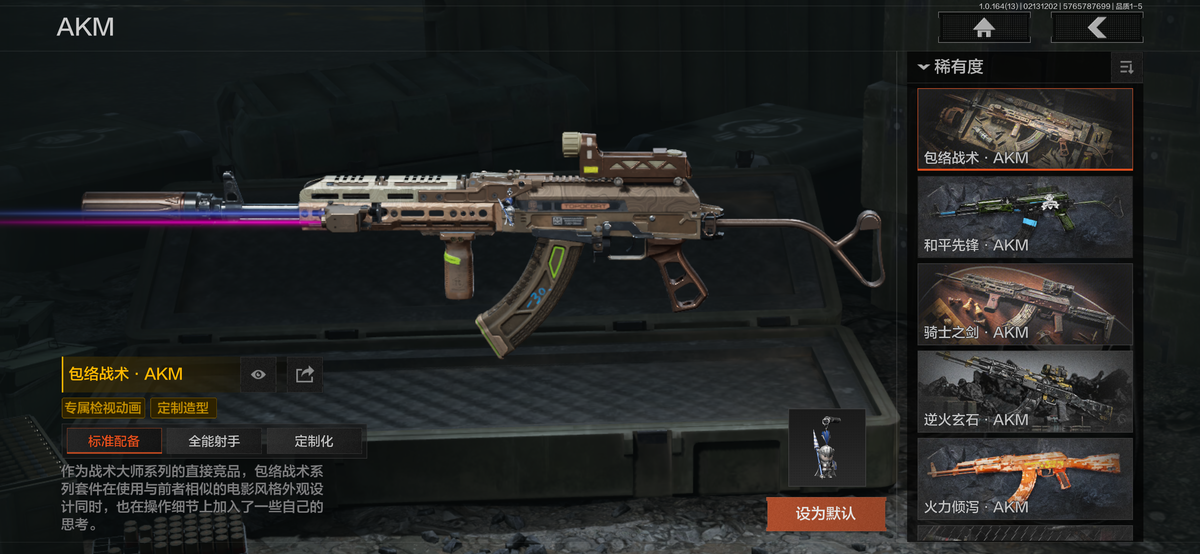
Task: Open the 全能射手 loadout tab
Action: (214, 441)
